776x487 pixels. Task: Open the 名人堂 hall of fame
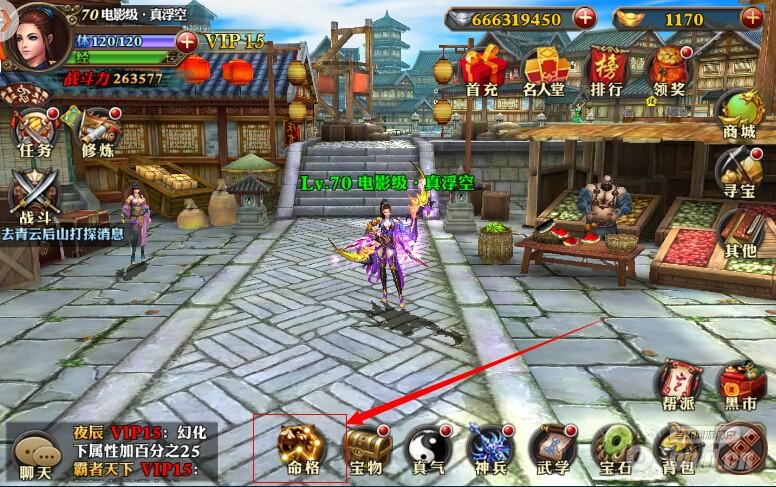pyautogui.click(x=544, y=70)
